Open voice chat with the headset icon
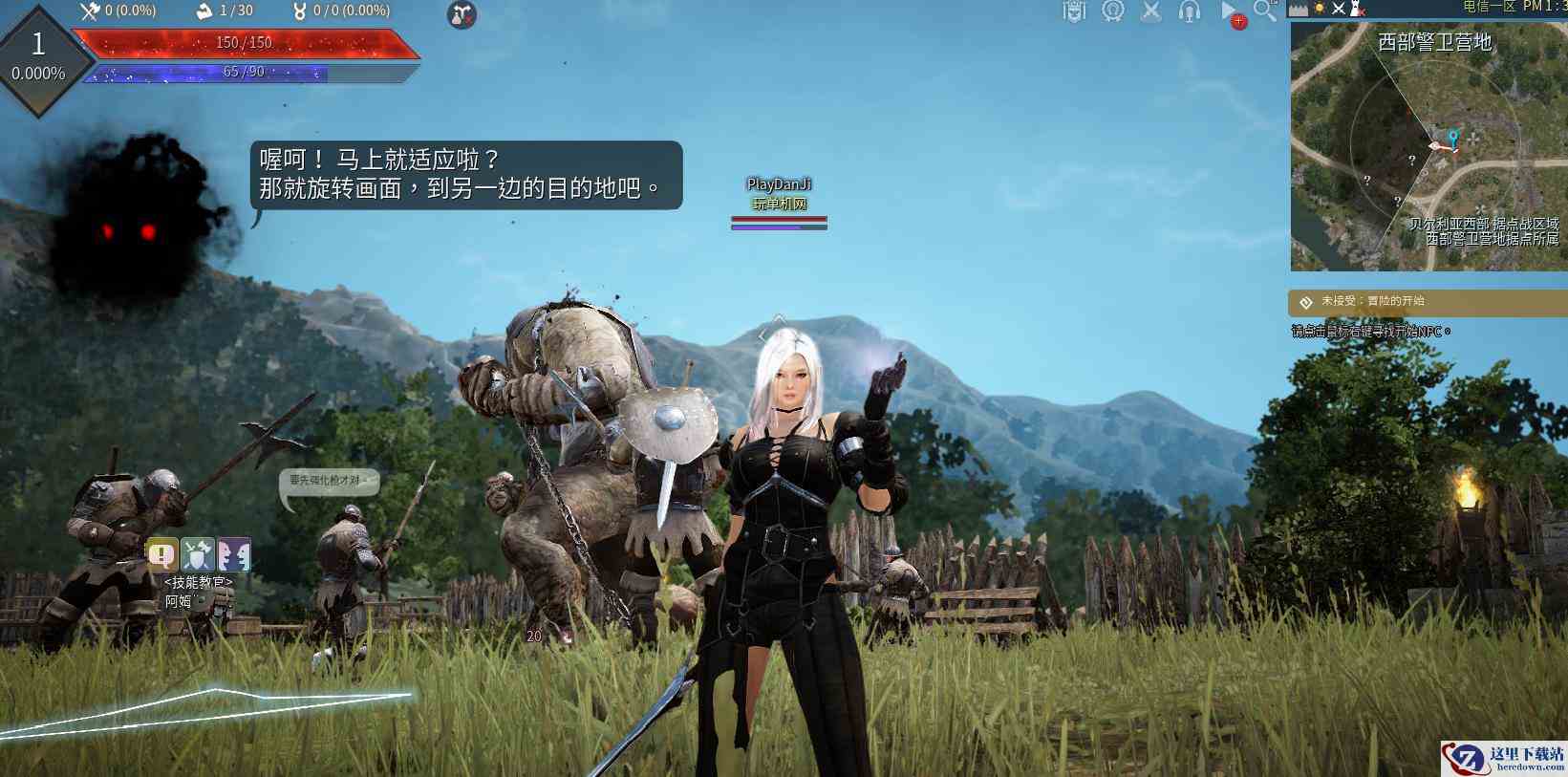 1188,11
